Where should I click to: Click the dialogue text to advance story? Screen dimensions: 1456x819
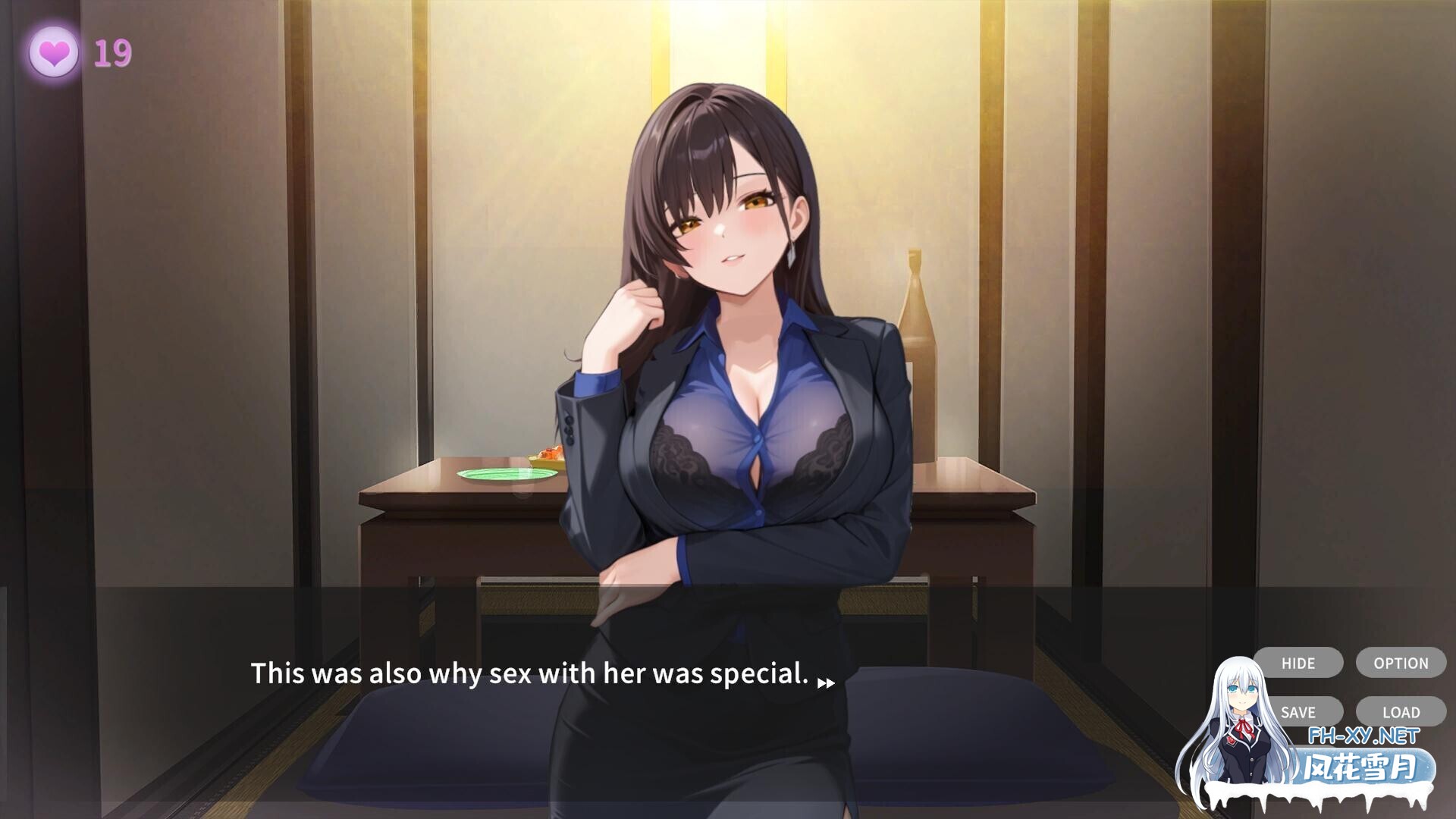(x=531, y=673)
